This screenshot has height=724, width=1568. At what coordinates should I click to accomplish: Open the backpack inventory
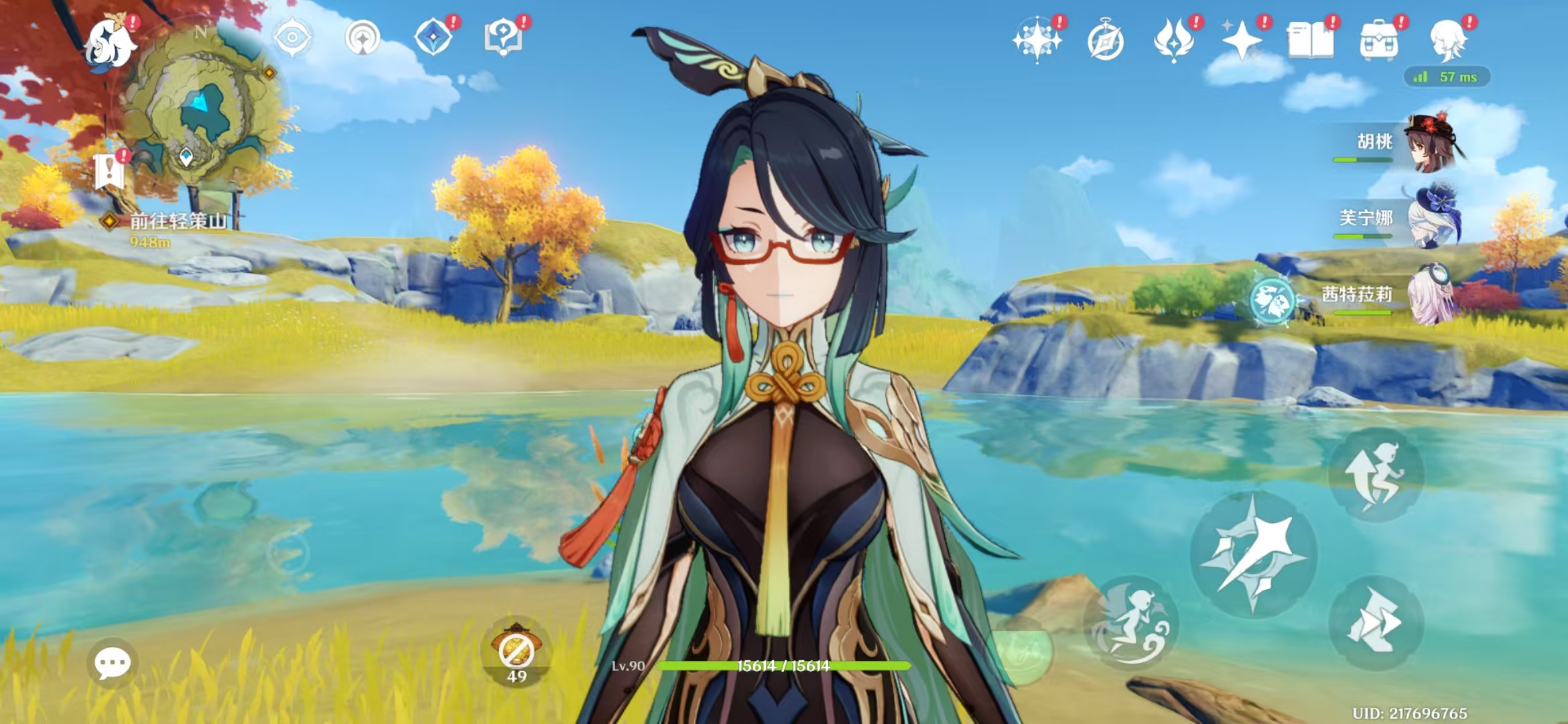1379,42
